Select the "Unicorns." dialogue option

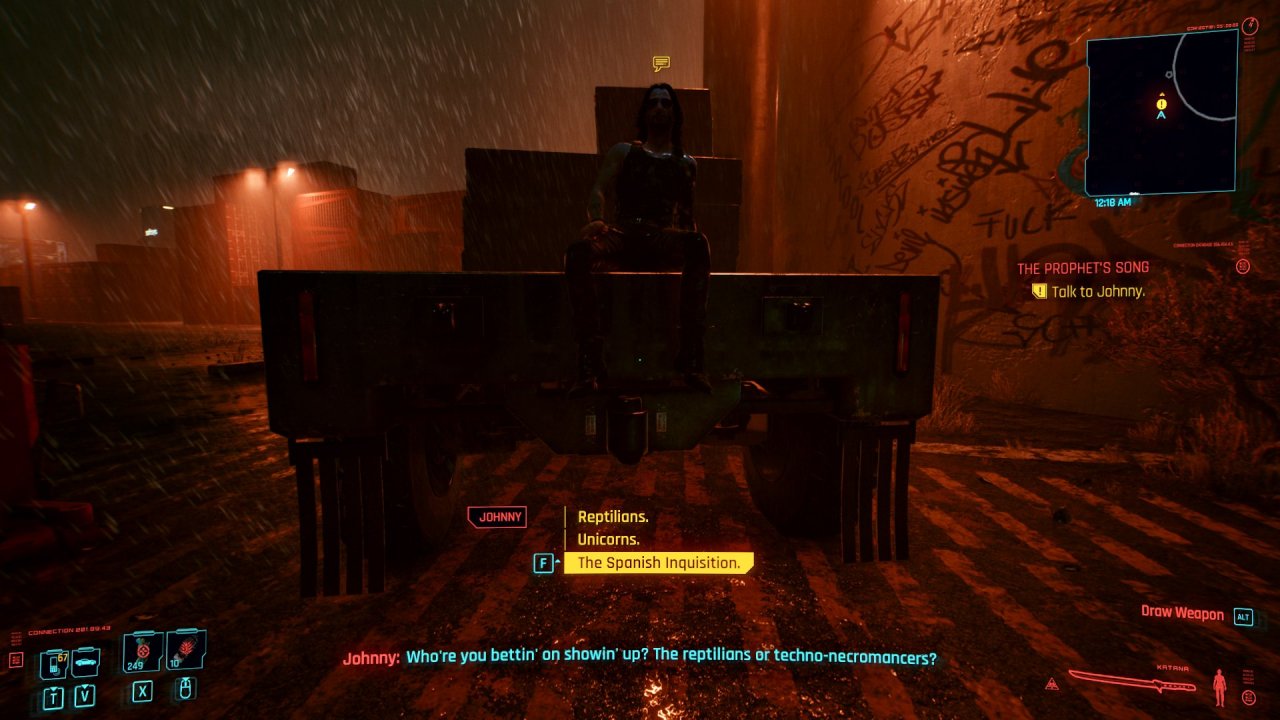pyautogui.click(x=608, y=540)
